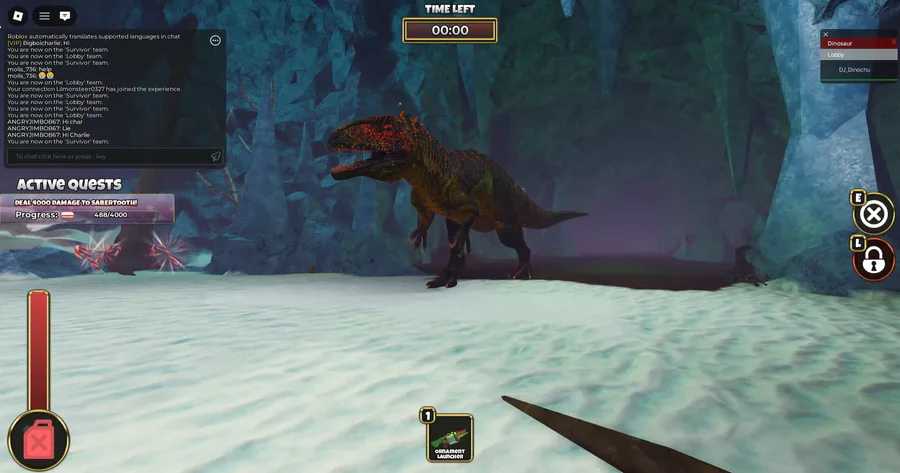900x473 pixels.
Task: Activate the circled X action button
Action: click(x=874, y=214)
